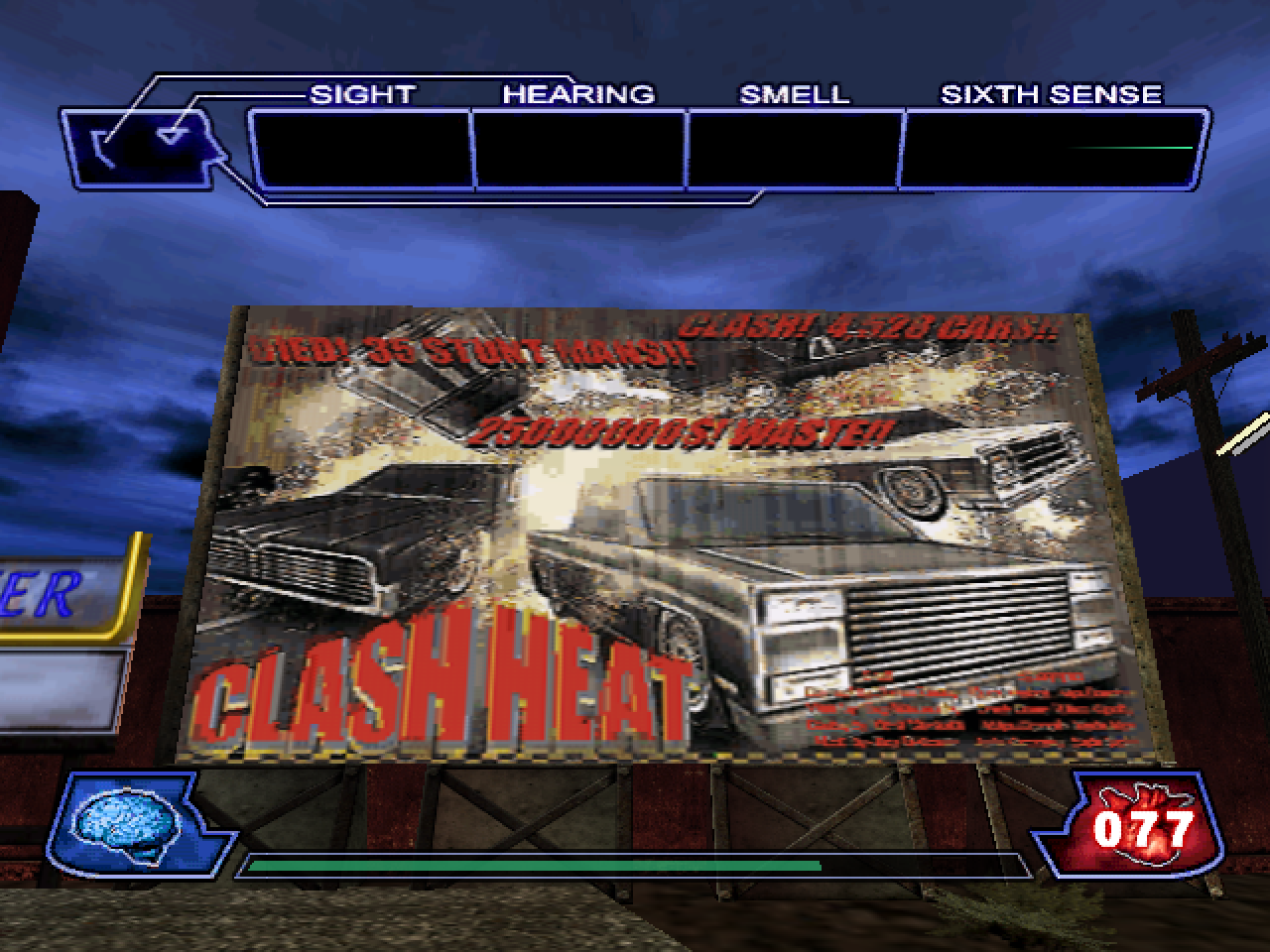1270x952 pixels.
Task: Select the Hearing sense monitor panel
Action: 578,150
